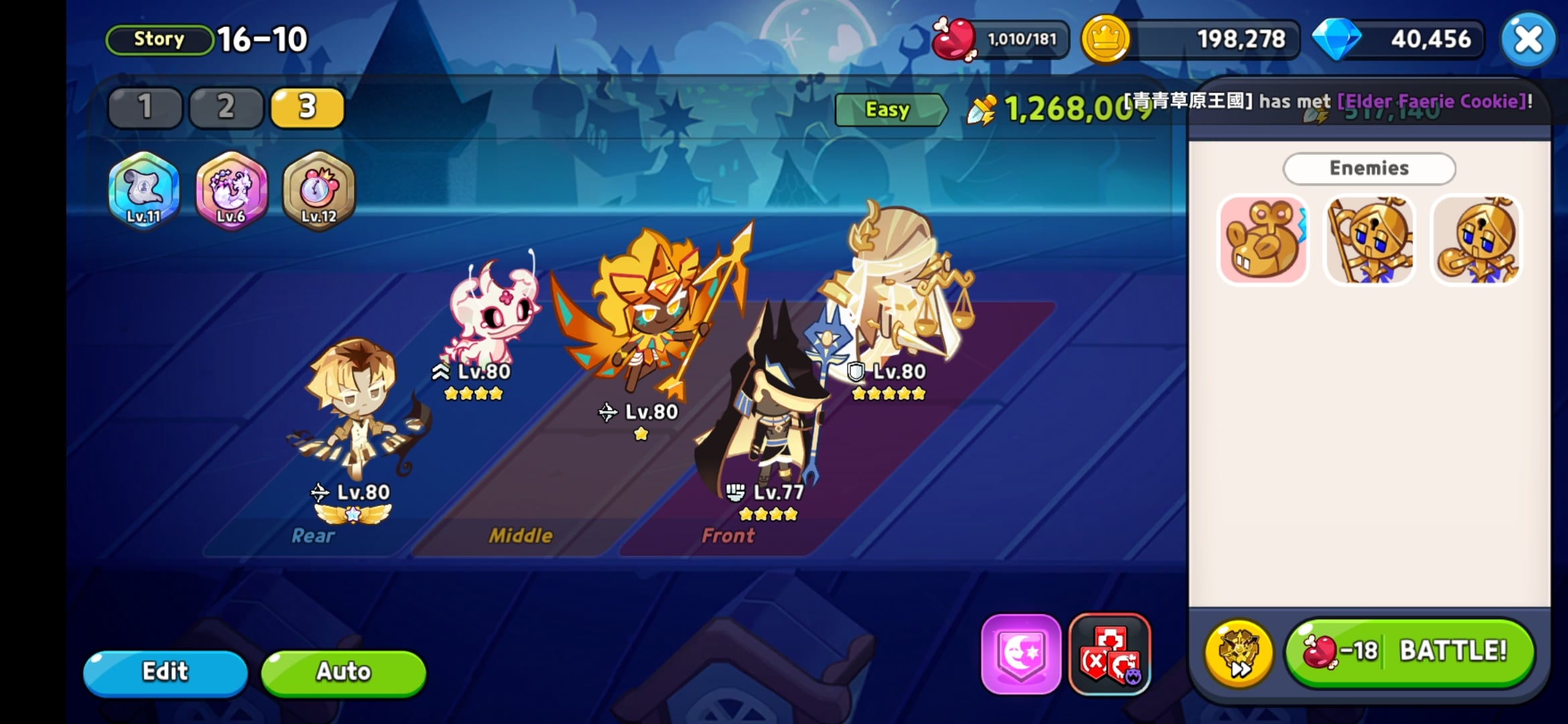Select the golden scale enemy portrait

pyautogui.click(x=1370, y=239)
